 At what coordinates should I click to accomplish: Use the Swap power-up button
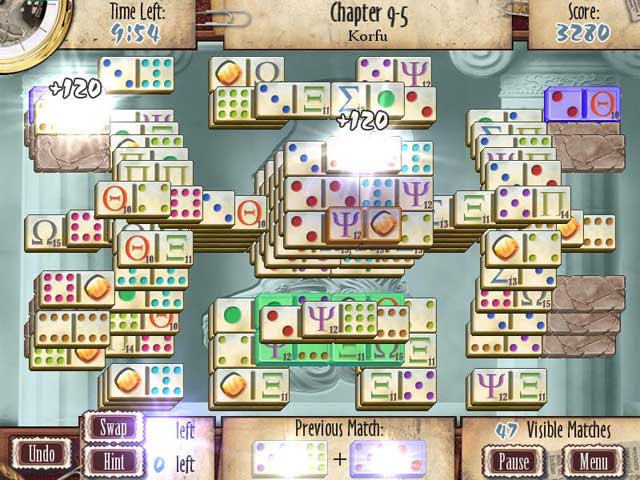pos(115,428)
